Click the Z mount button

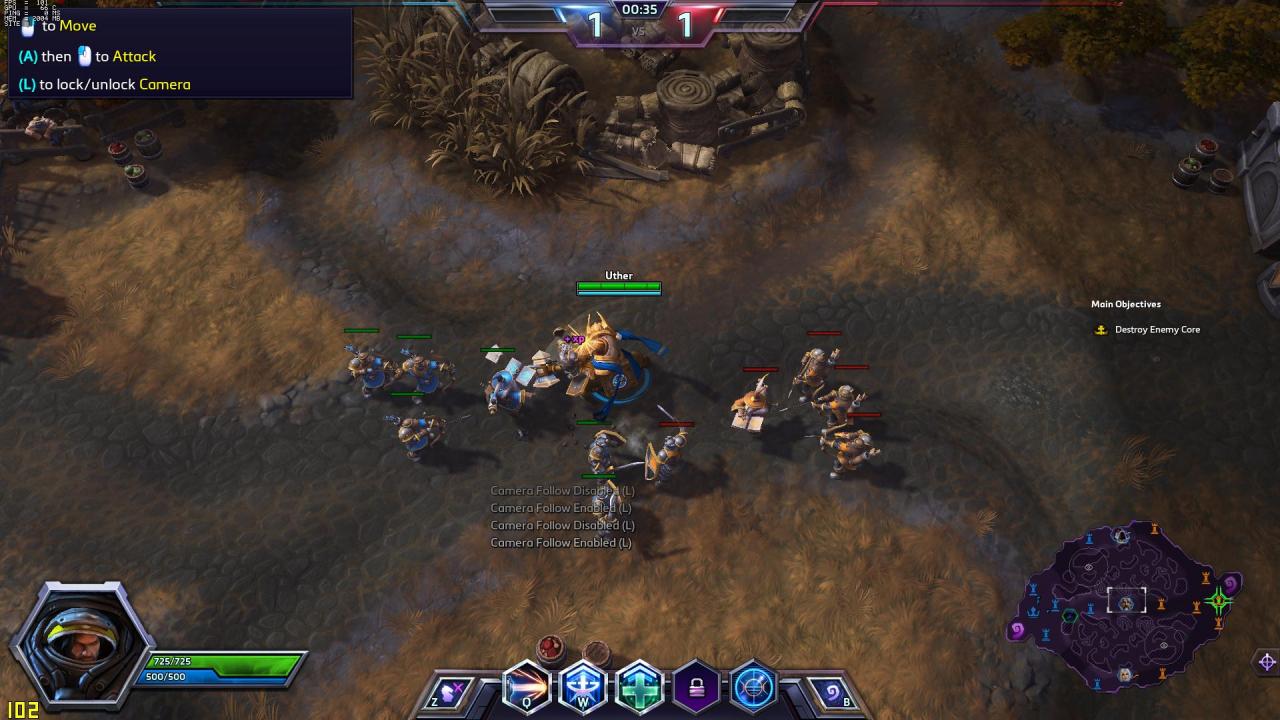(x=447, y=692)
